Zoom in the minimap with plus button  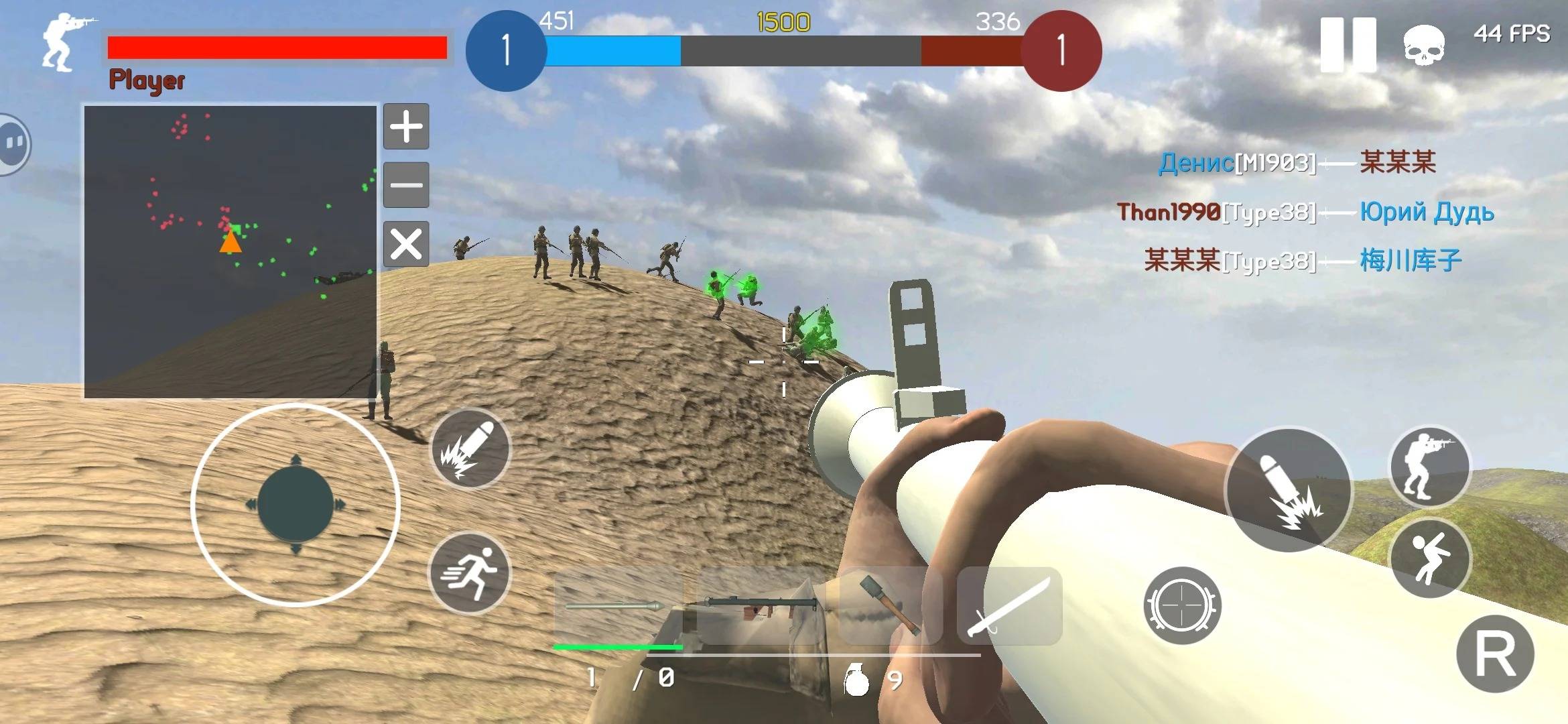(x=406, y=127)
